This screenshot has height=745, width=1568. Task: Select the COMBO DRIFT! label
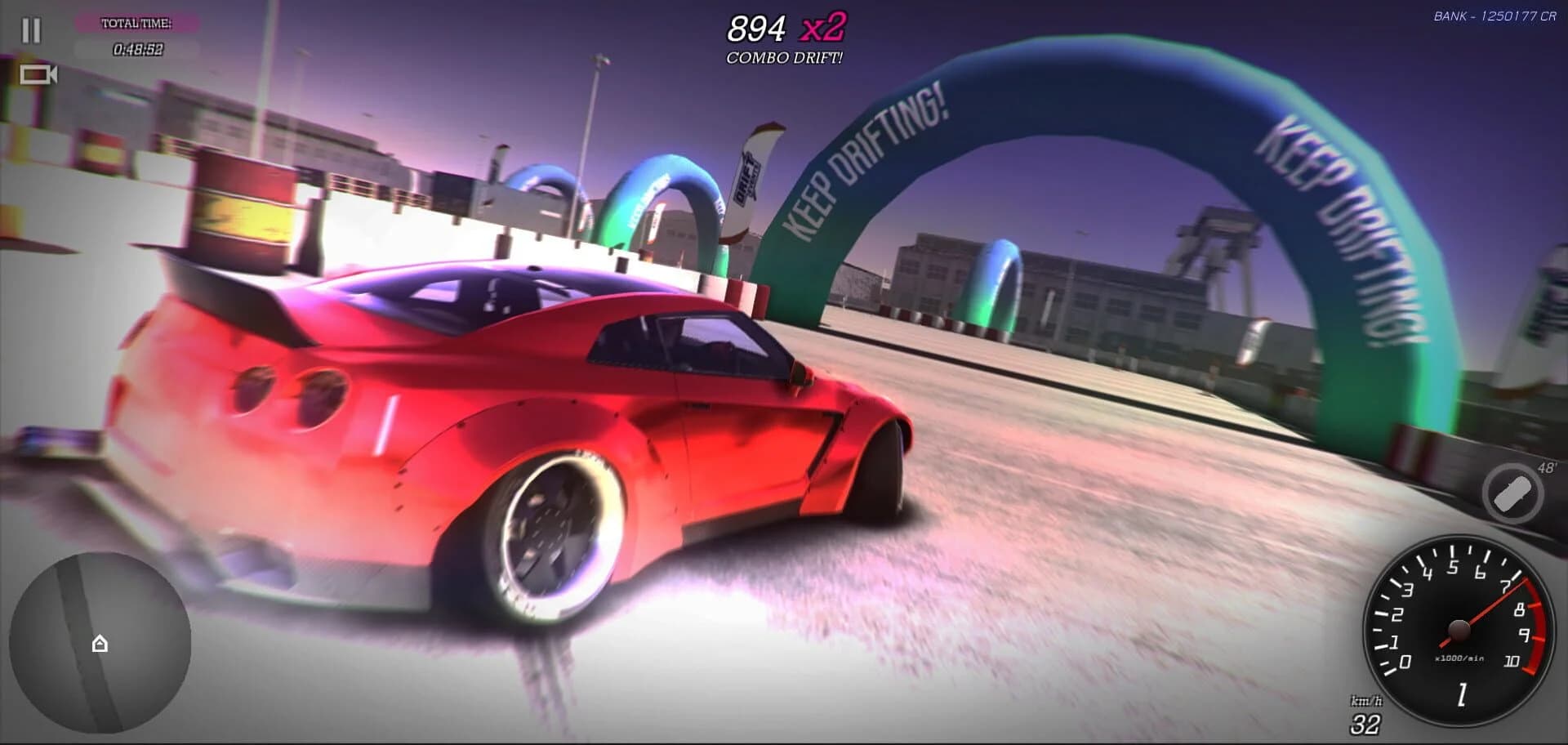coord(783,58)
